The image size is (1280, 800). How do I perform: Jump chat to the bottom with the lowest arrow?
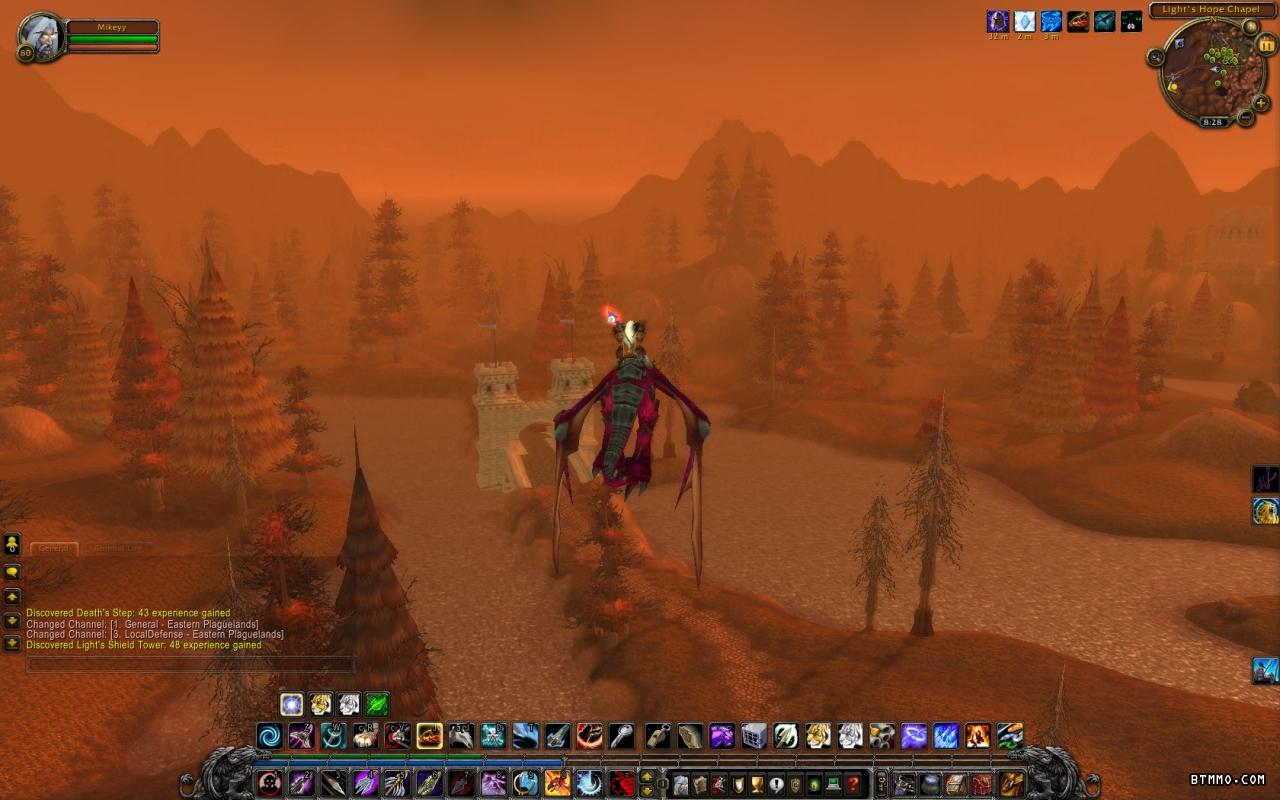12,643
